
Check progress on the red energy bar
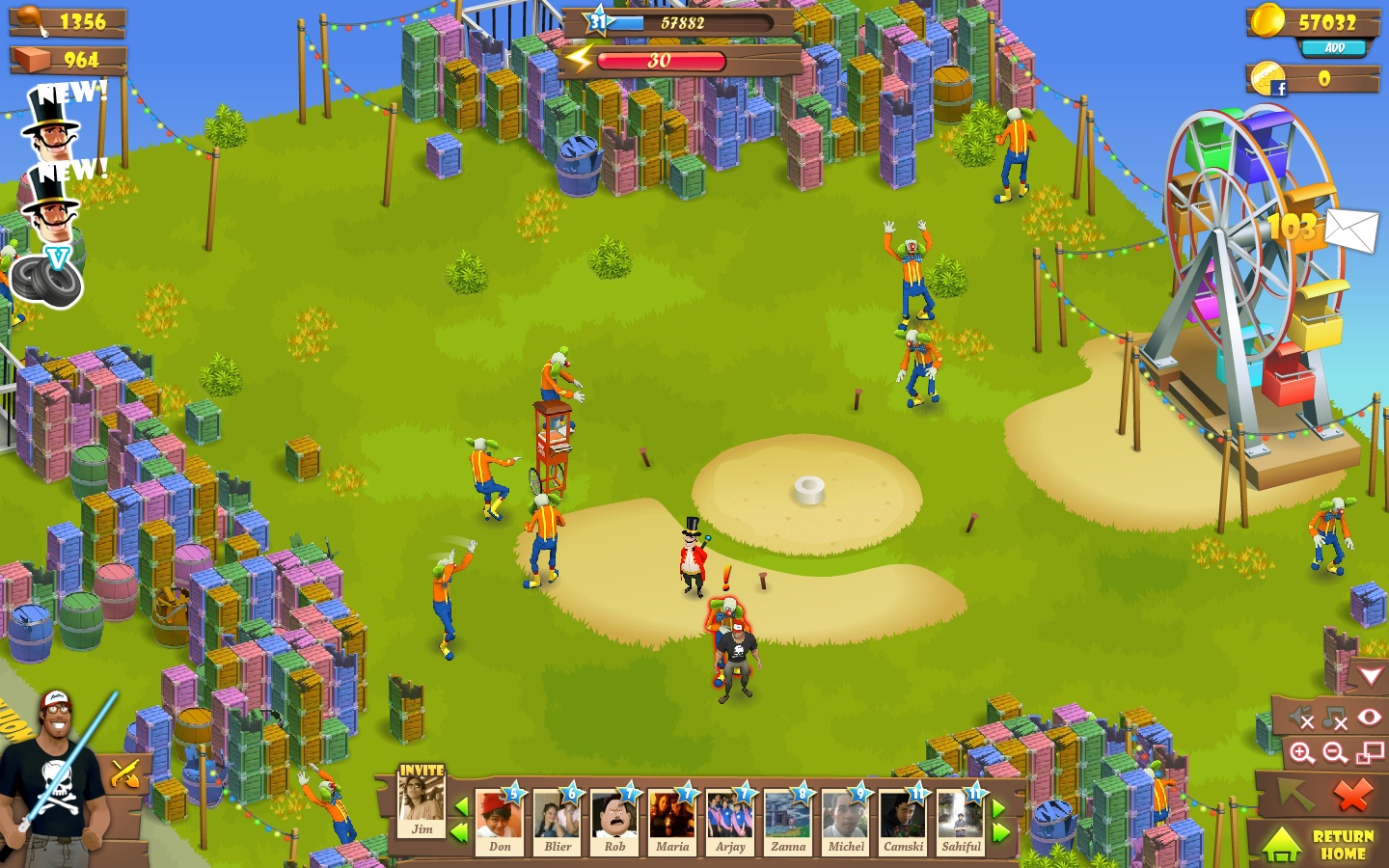[661, 61]
